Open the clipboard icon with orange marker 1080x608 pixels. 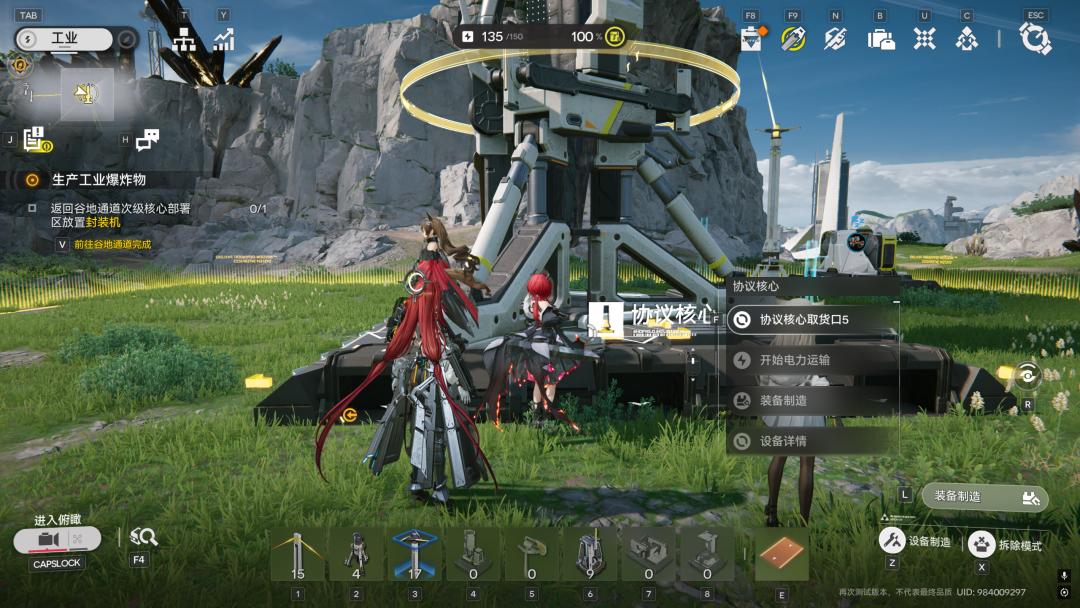coord(752,39)
